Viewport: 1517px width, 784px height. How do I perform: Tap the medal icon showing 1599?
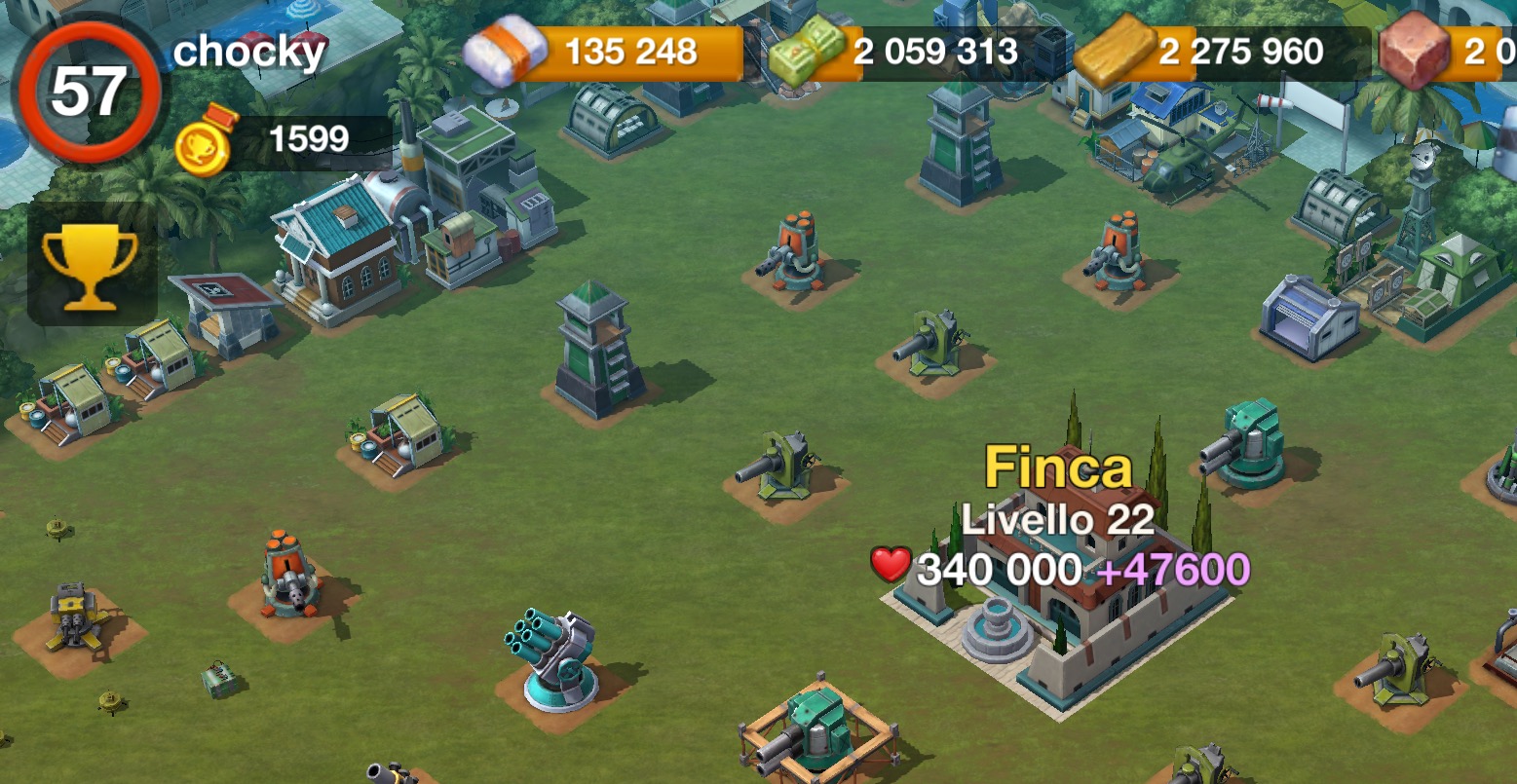pos(206,142)
